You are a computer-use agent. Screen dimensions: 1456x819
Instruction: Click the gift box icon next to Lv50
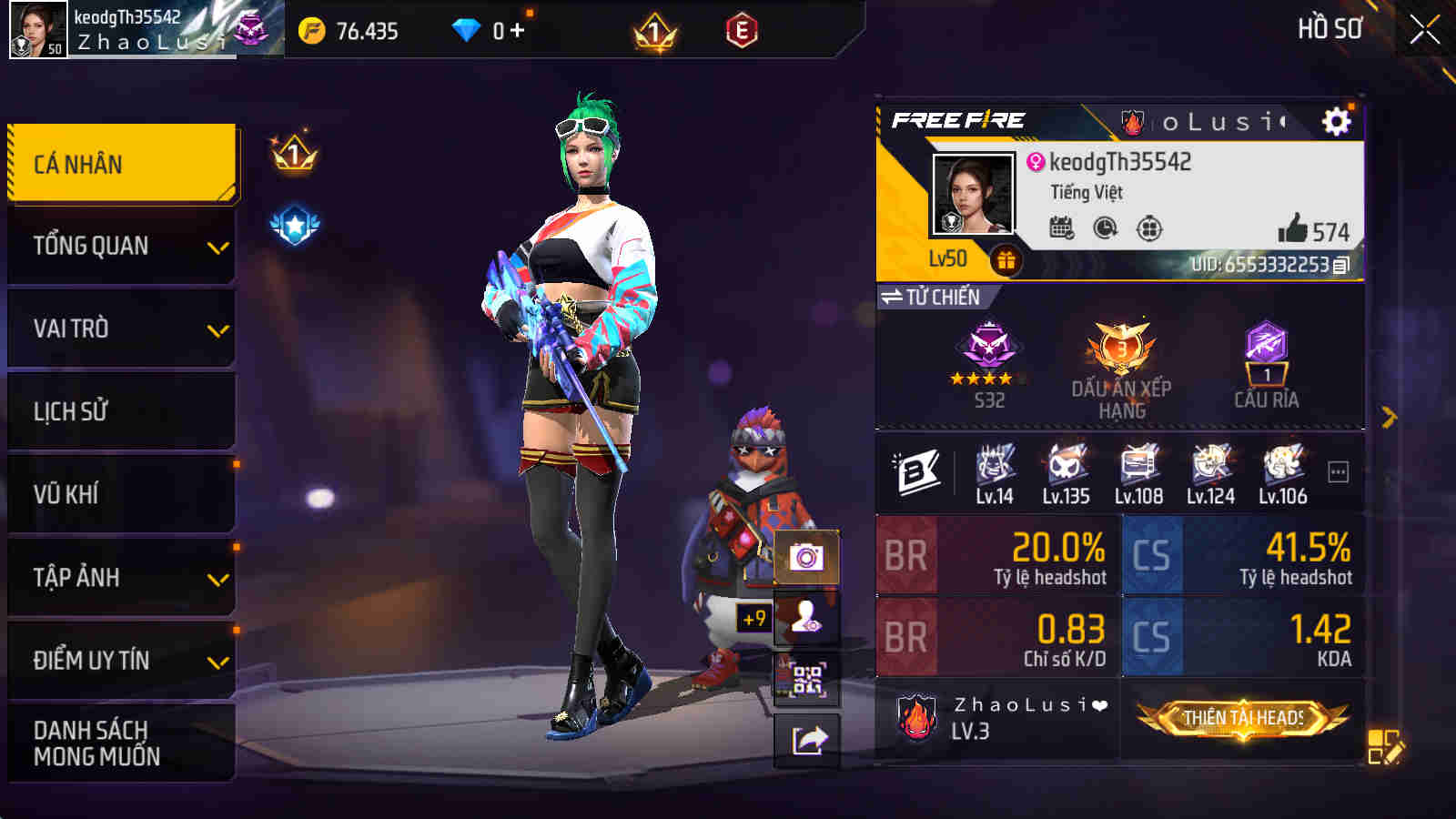pyautogui.click(x=1007, y=260)
